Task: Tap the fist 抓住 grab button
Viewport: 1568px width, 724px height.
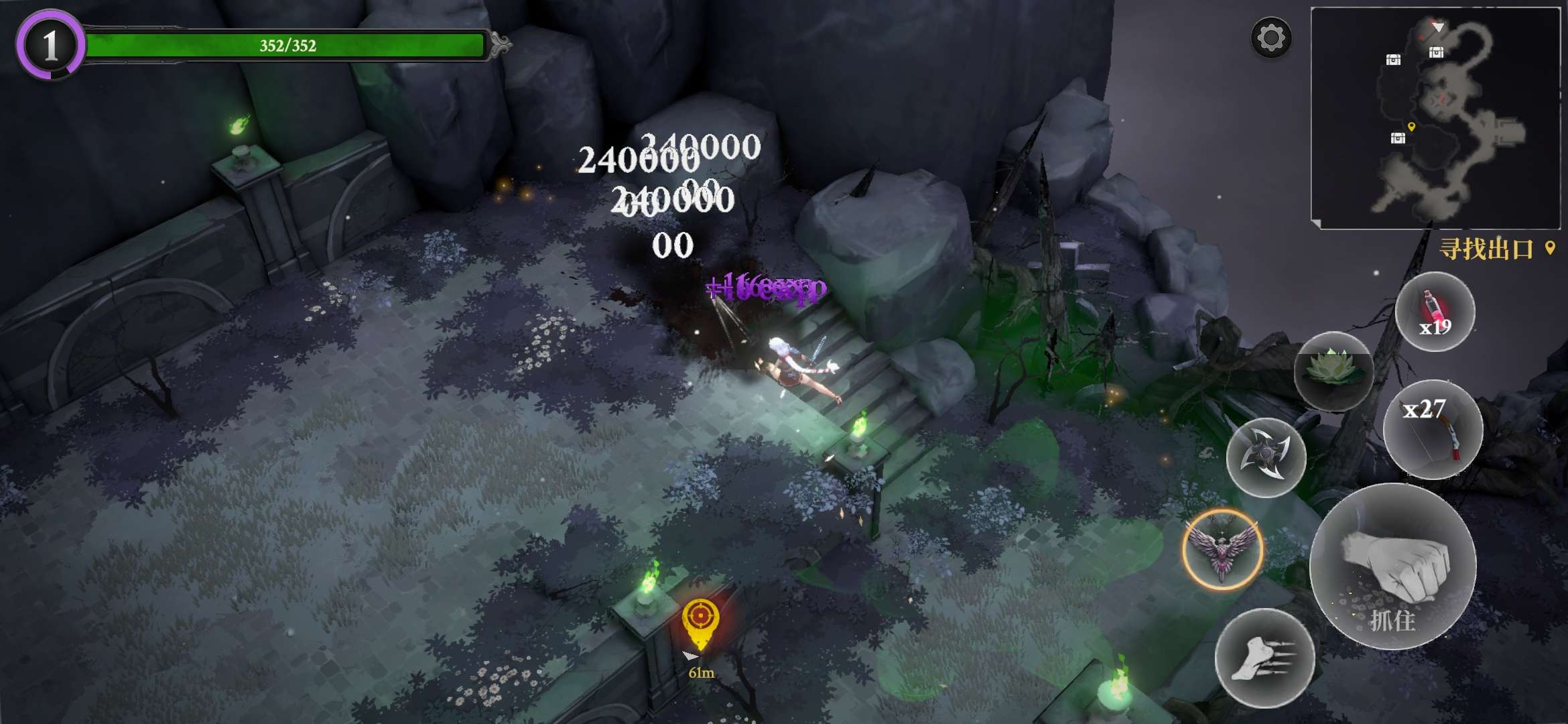Action: click(x=1392, y=566)
